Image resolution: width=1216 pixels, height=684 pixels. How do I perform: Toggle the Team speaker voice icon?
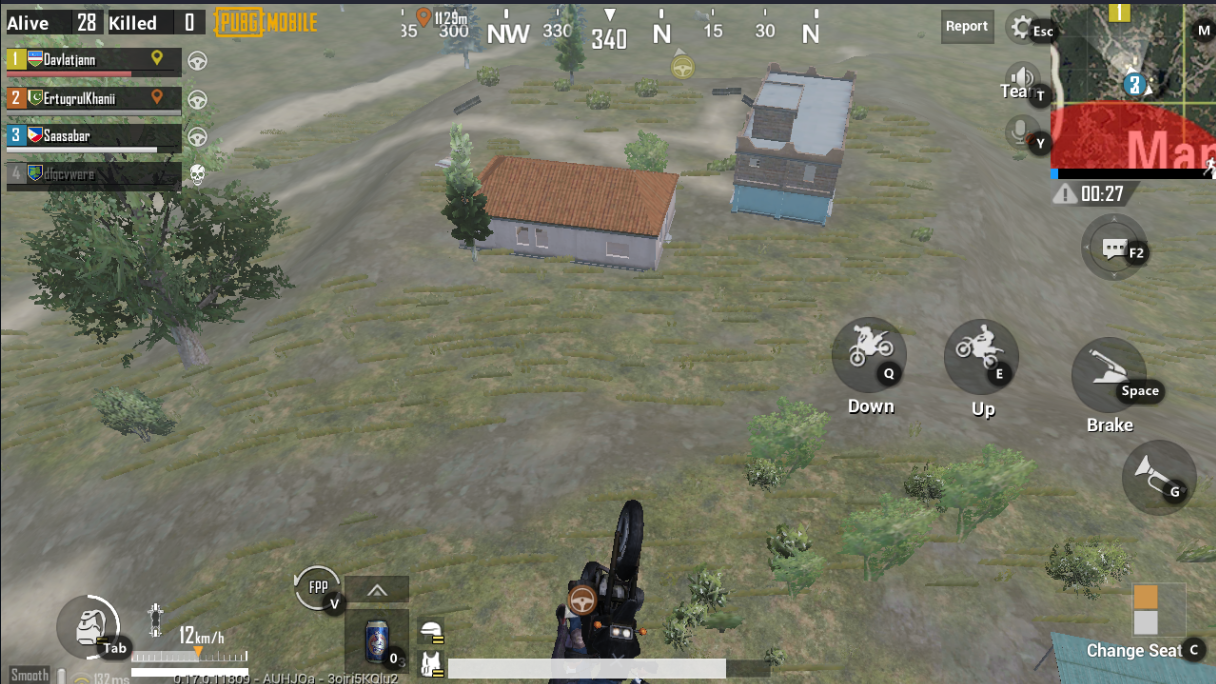[x=1021, y=78]
